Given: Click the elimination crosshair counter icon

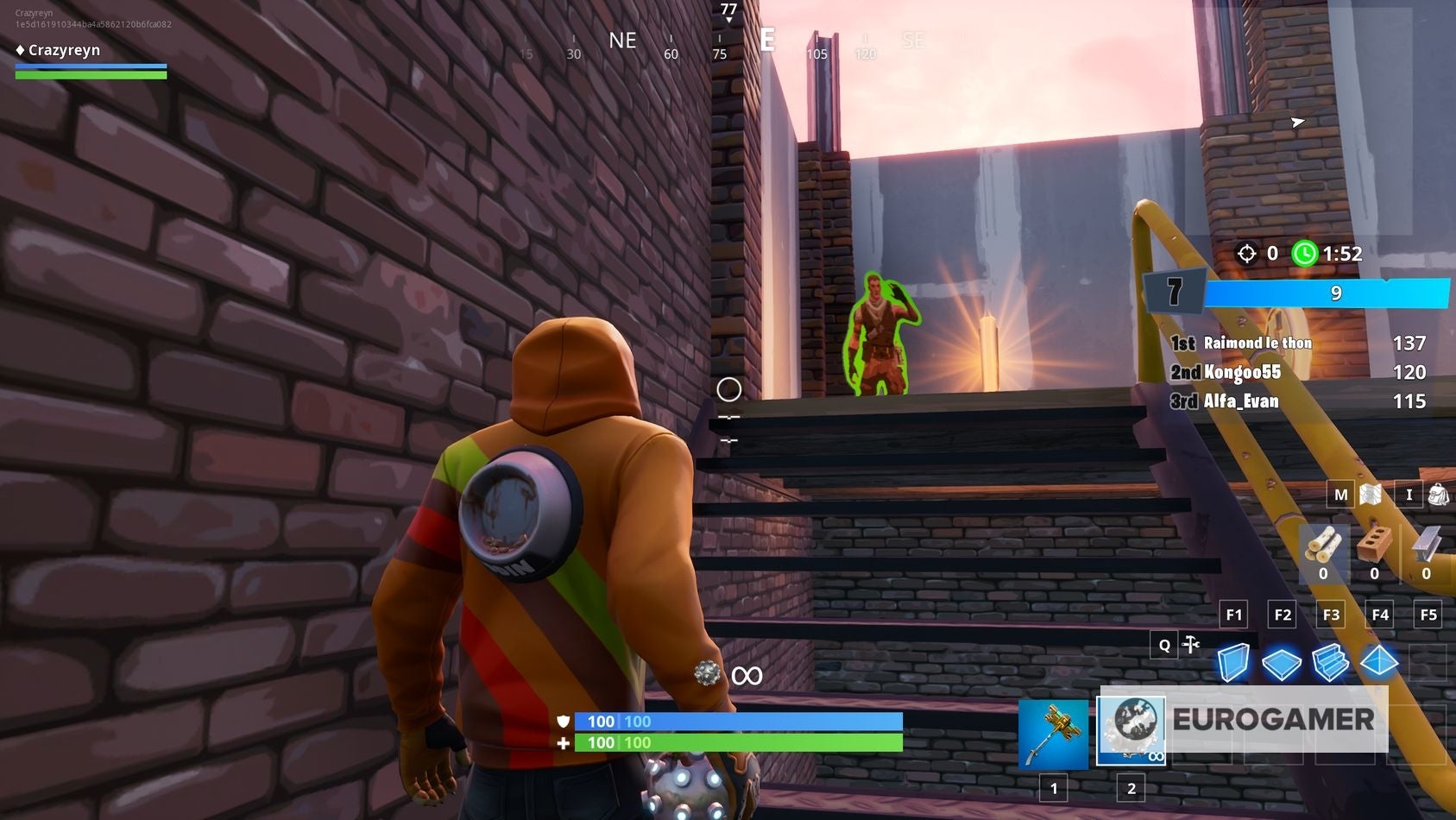Looking at the screenshot, I should [1246, 254].
